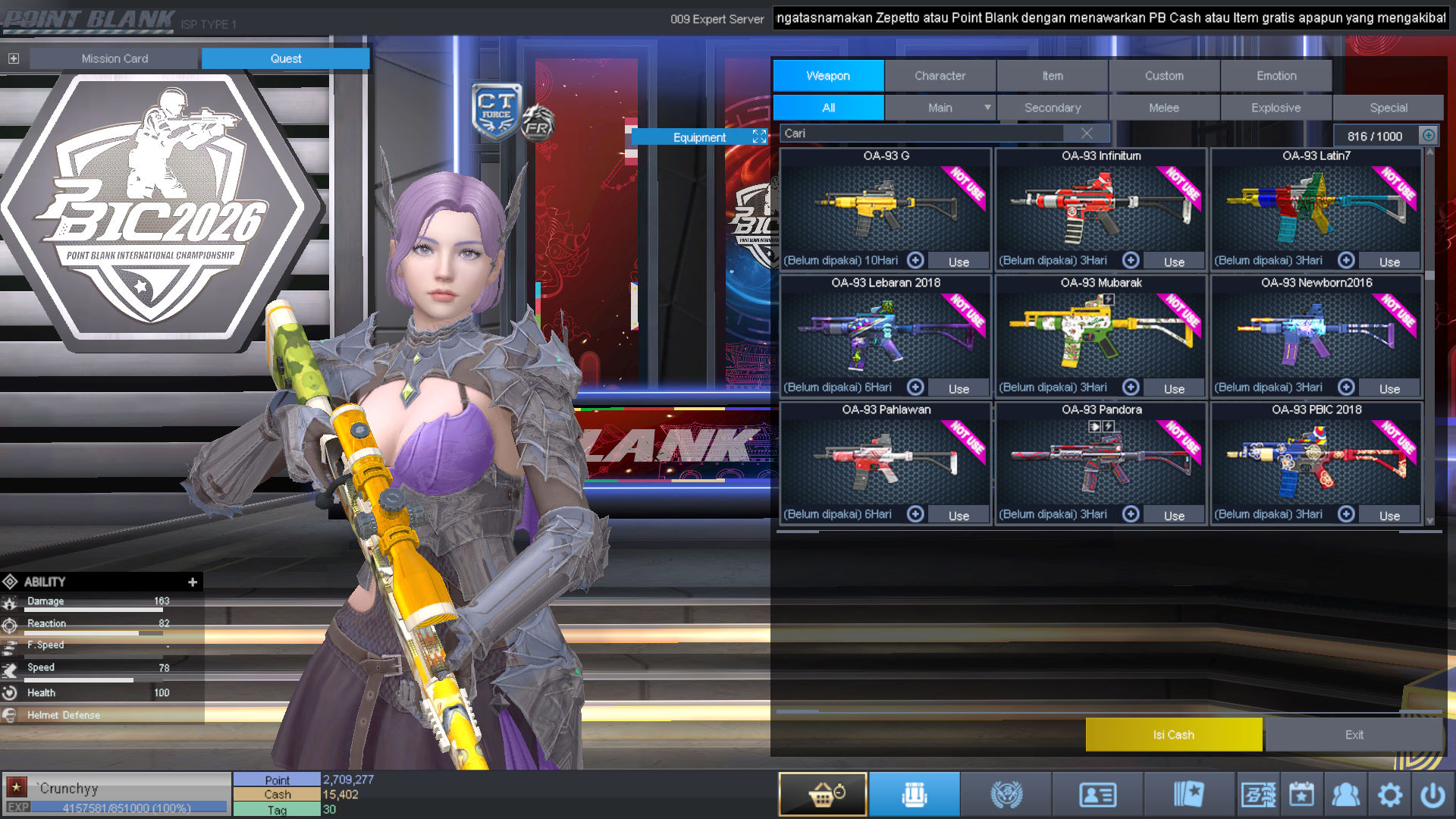Viewport: 1456px width, 819px height.
Task: Open the Mission Card tab
Action: [115, 58]
